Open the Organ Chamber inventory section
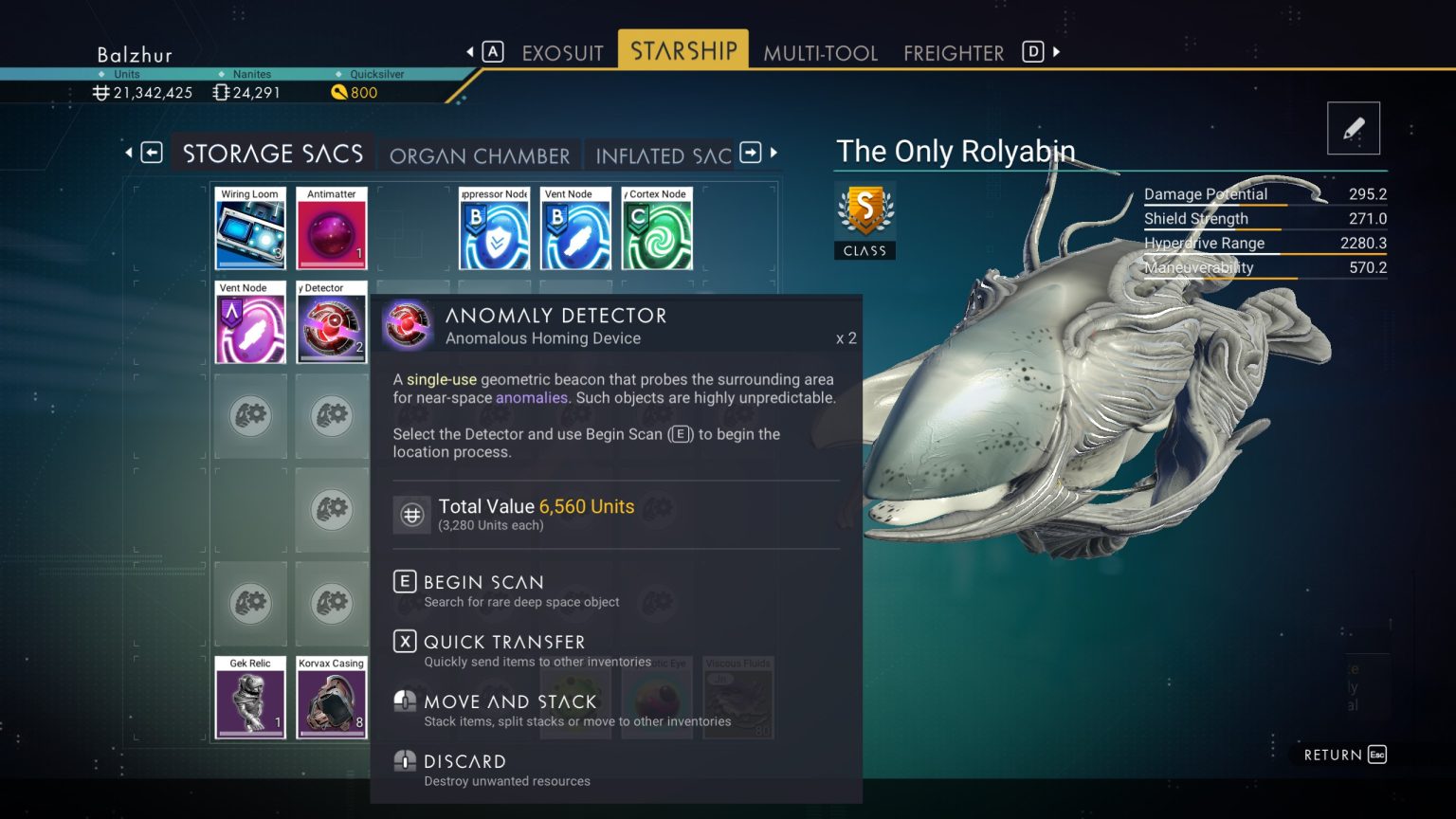 (480, 155)
